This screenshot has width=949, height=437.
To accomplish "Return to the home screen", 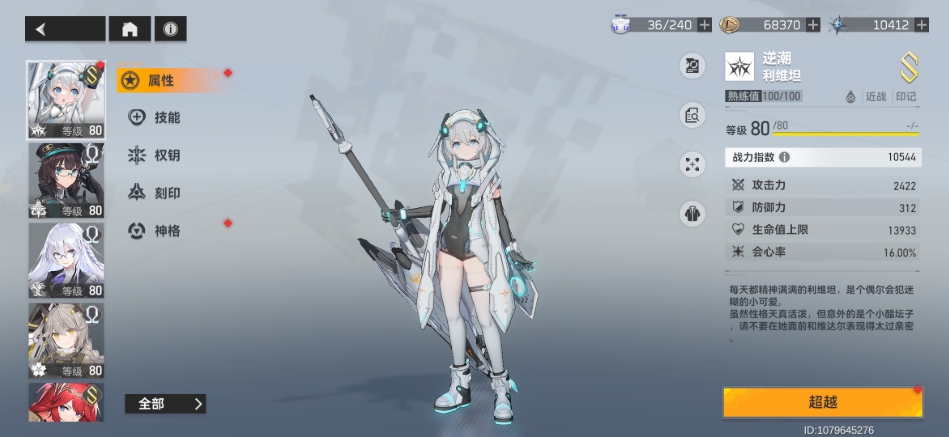I will 129,29.
